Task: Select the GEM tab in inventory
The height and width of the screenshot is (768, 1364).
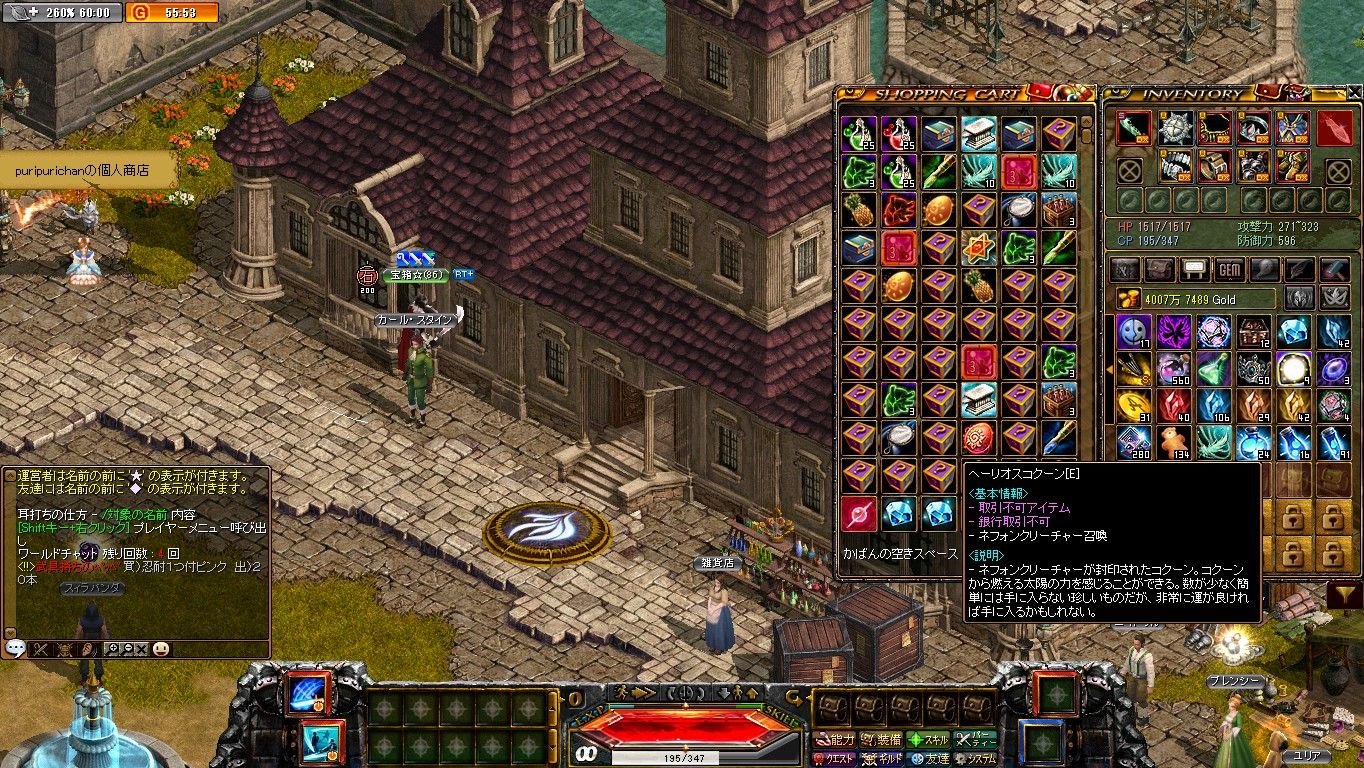Action: (x=1229, y=270)
